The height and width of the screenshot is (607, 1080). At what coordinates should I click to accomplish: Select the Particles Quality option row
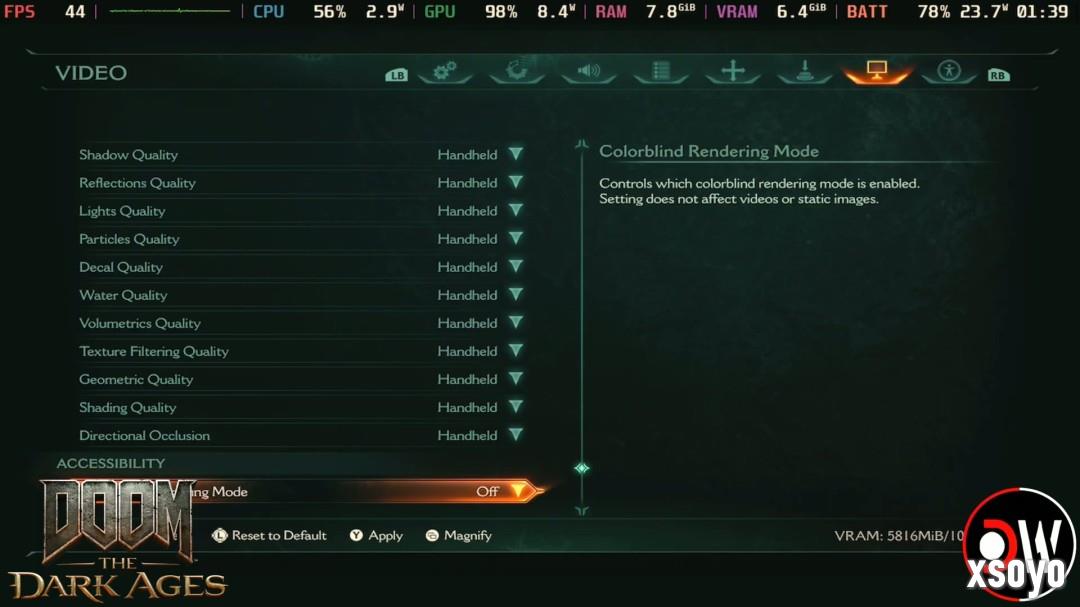pos(300,239)
